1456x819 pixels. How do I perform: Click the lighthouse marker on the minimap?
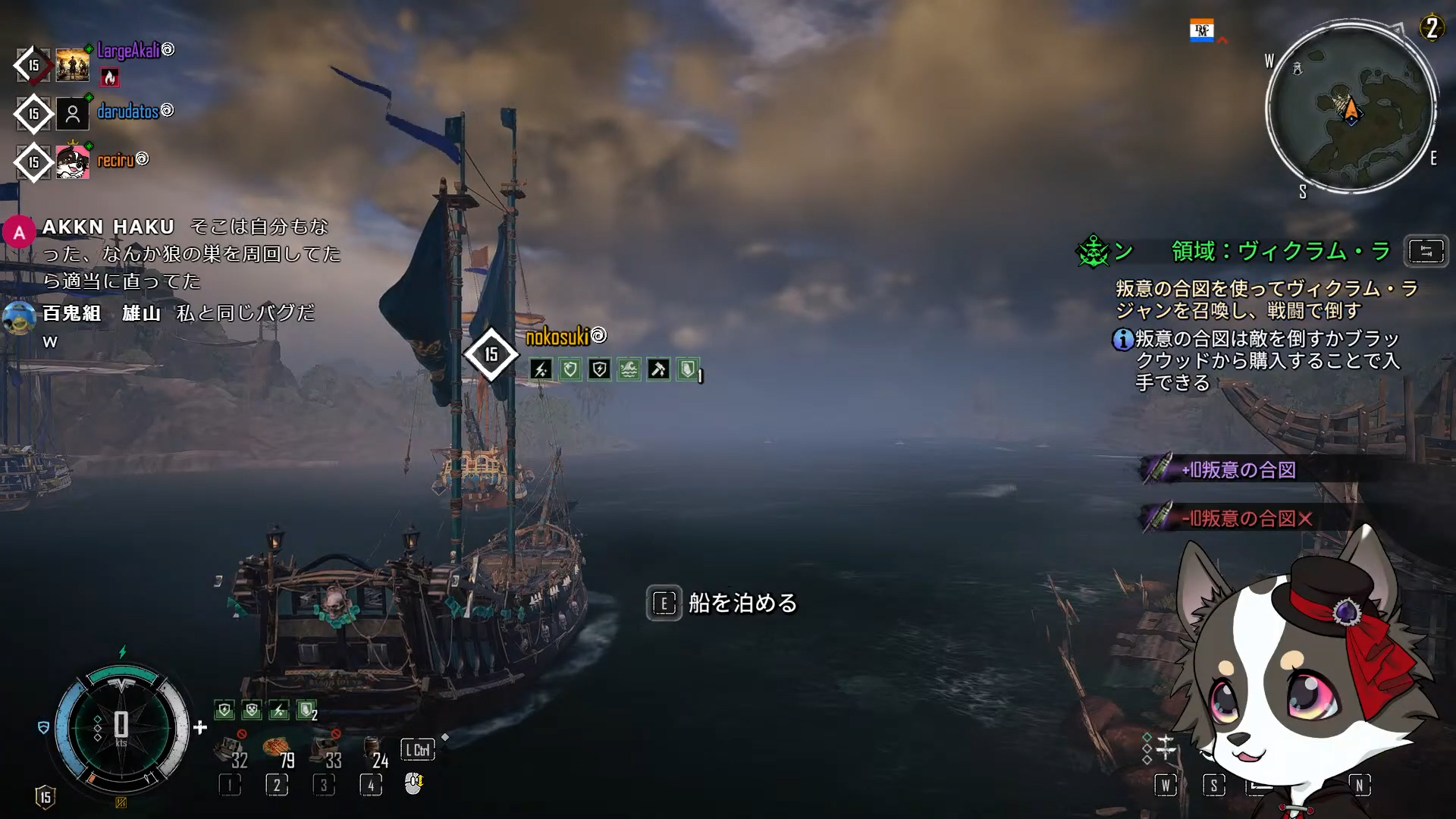tap(1297, 69)
